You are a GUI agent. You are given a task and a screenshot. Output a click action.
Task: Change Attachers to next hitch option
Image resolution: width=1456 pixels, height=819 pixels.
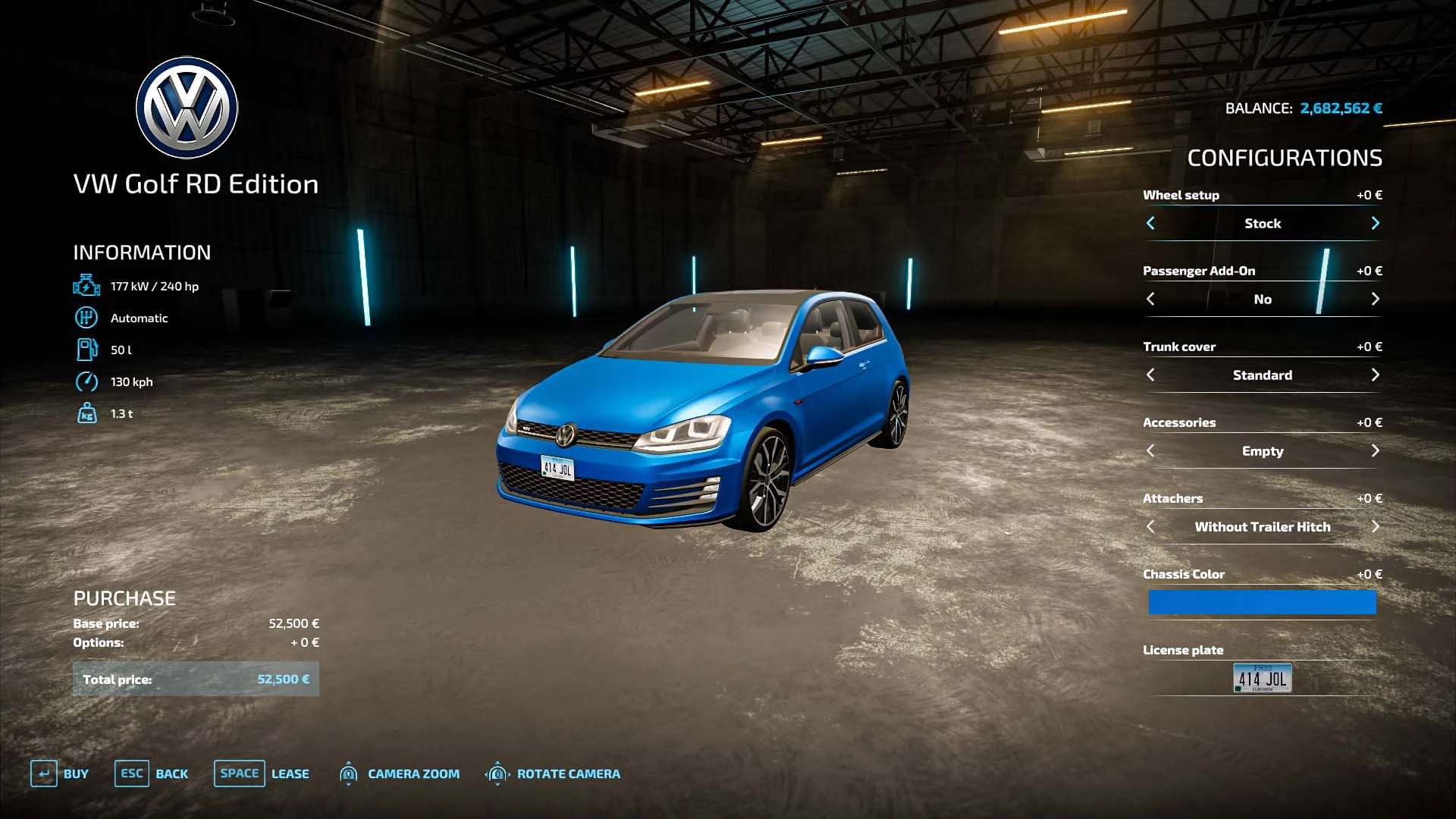click(x=1375, y=526)
